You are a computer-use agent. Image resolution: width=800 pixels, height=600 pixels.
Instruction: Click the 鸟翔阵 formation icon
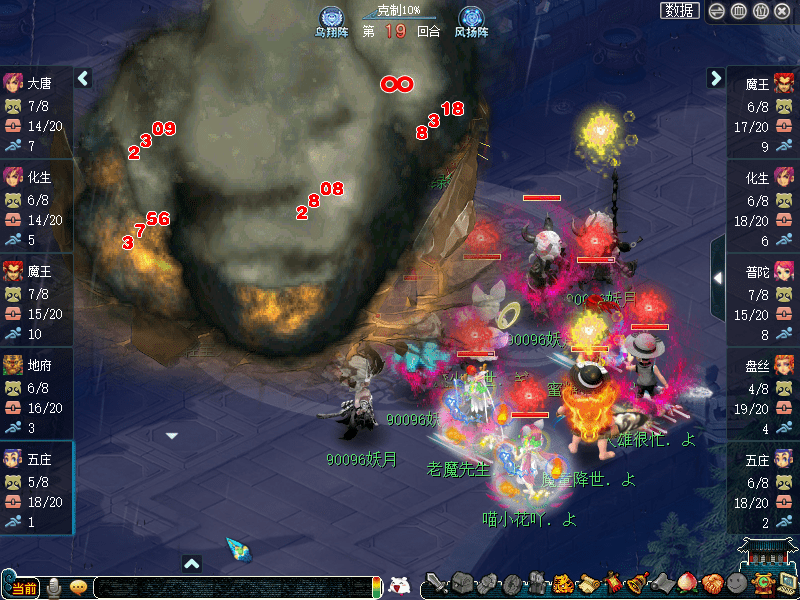pyautogui.click(x=333, y=20)
